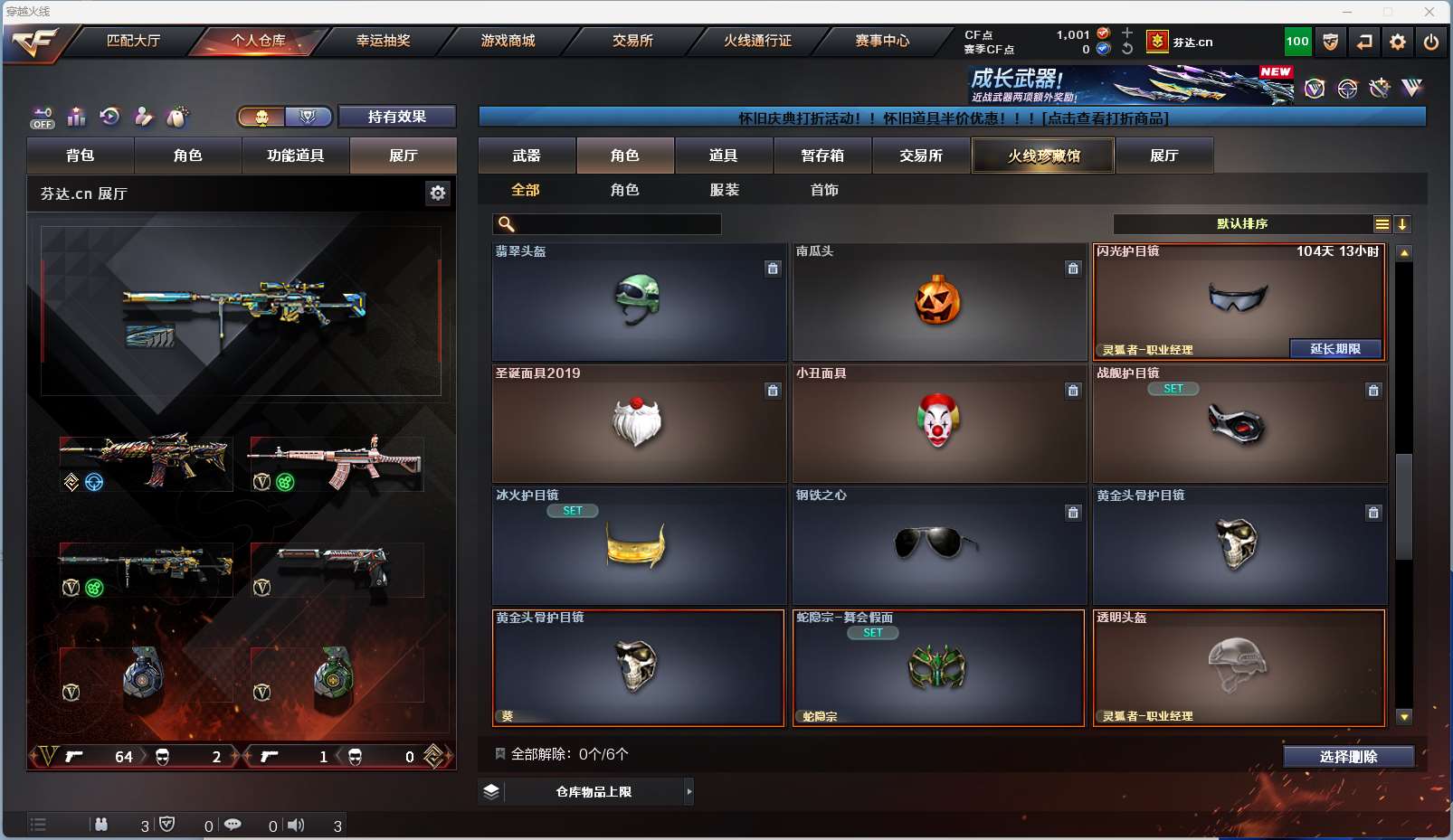Select the 火线珍藏馆 tab
The width and height of the screenshot is (1453, 840).
(x=1043, y=156)
